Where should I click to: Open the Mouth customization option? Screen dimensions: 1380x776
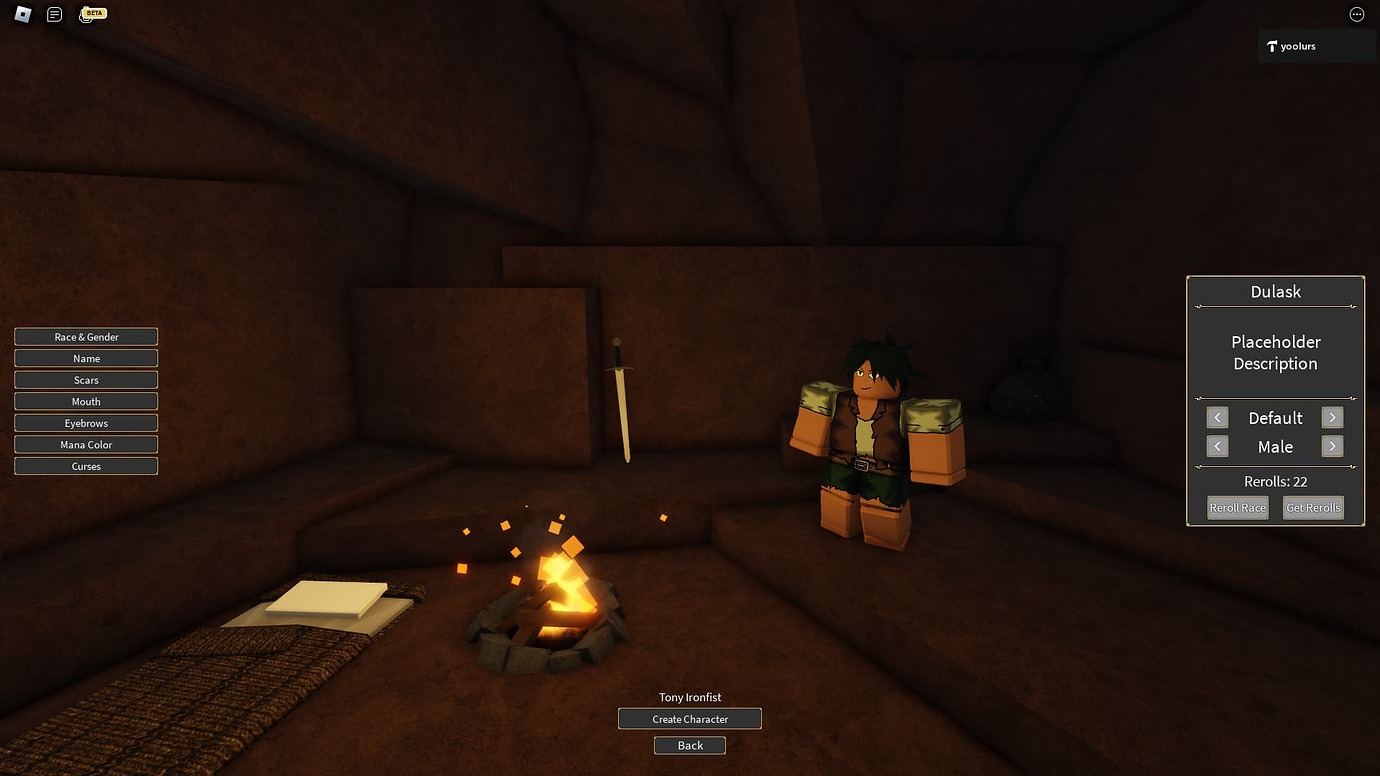click(x=86, y=401)
